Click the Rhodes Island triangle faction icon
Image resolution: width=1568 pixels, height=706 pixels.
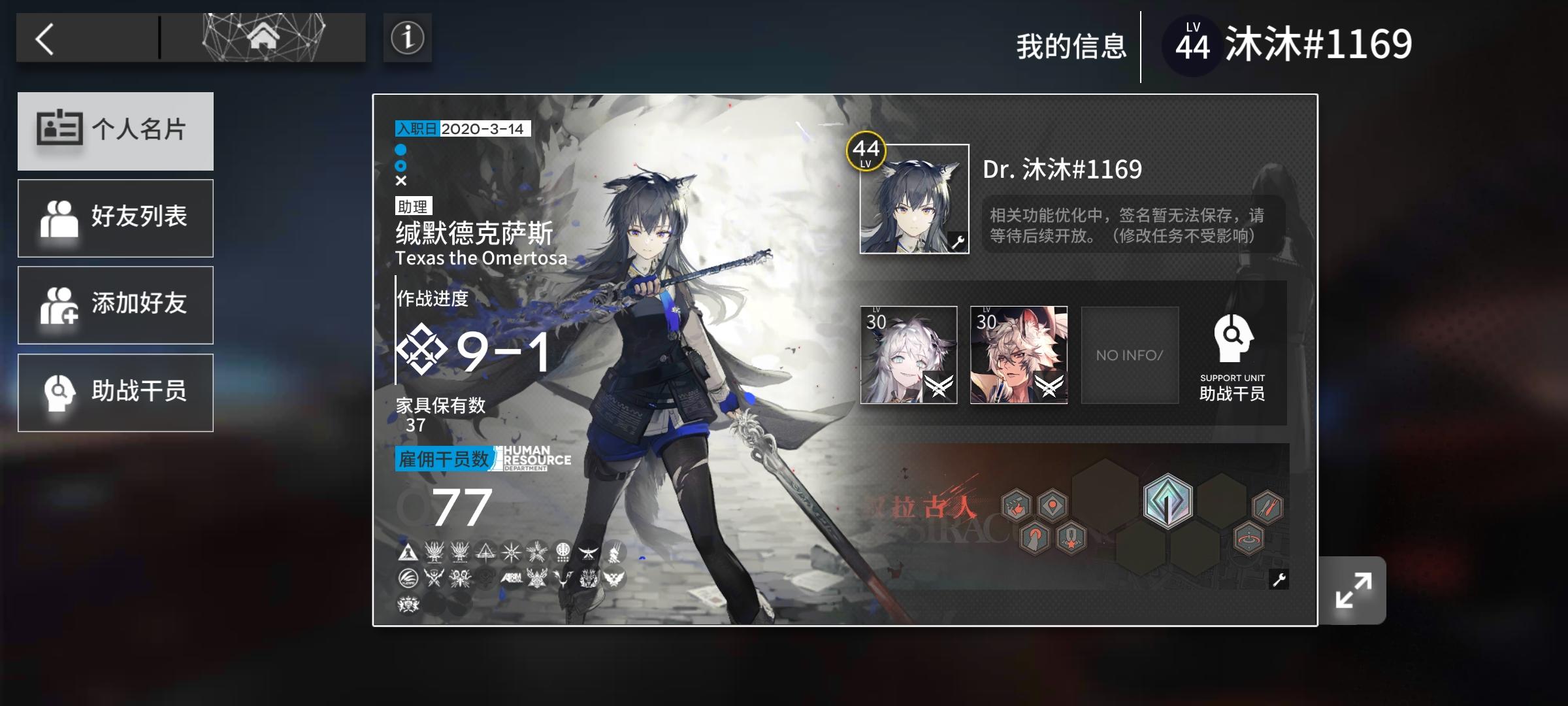407,552
